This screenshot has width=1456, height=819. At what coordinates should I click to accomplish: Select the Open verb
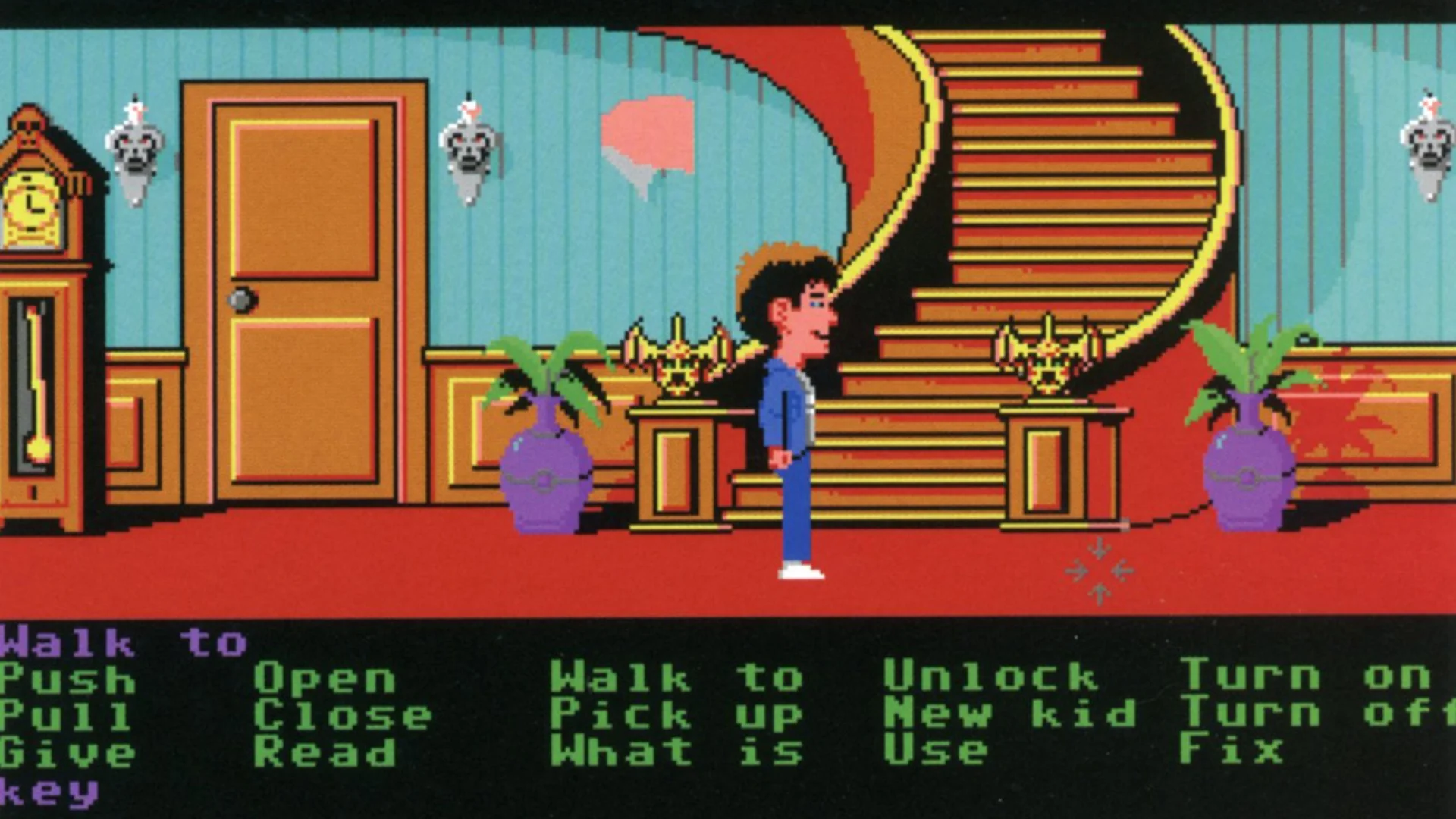click(325, 679)
